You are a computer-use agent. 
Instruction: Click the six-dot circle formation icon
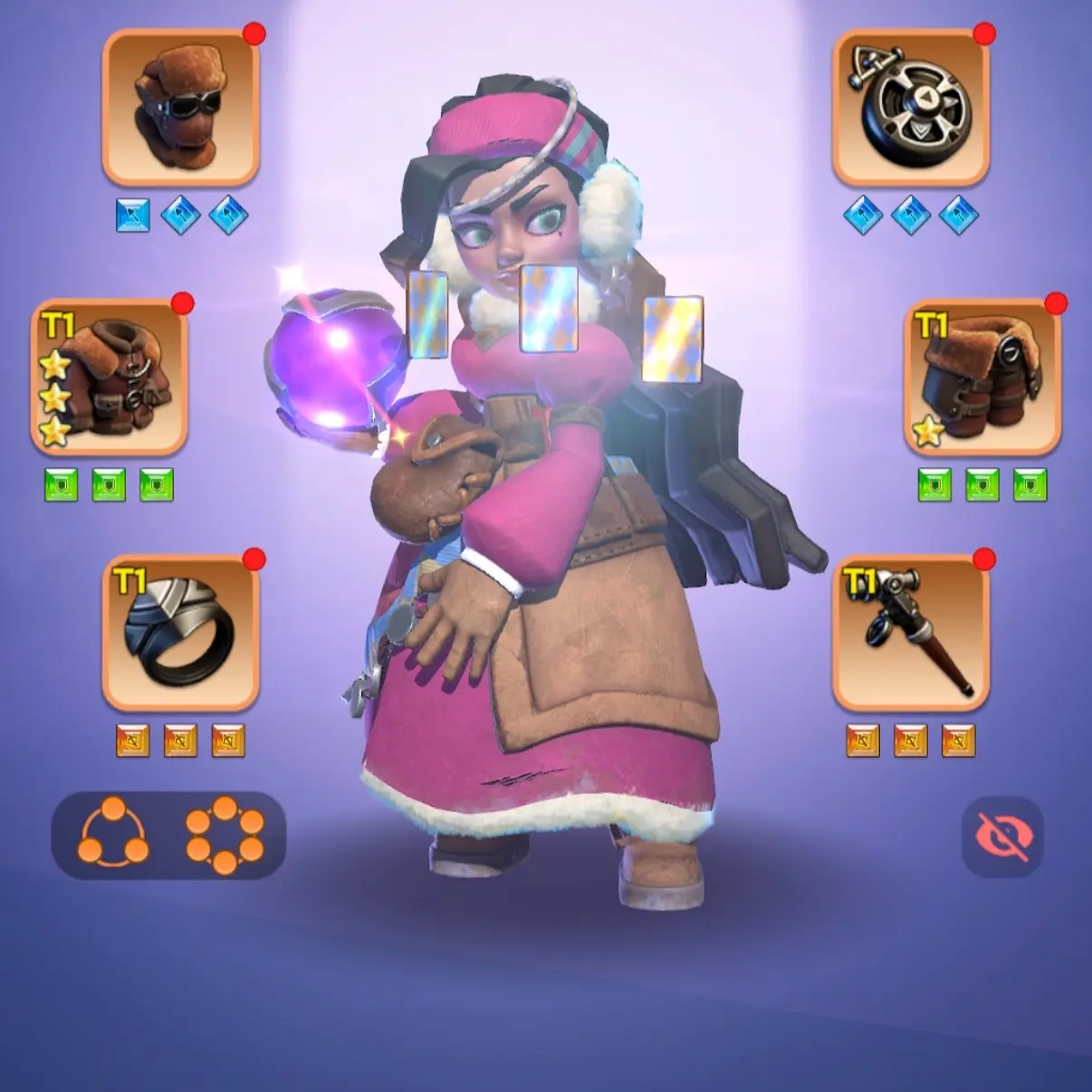pos(225,834)
